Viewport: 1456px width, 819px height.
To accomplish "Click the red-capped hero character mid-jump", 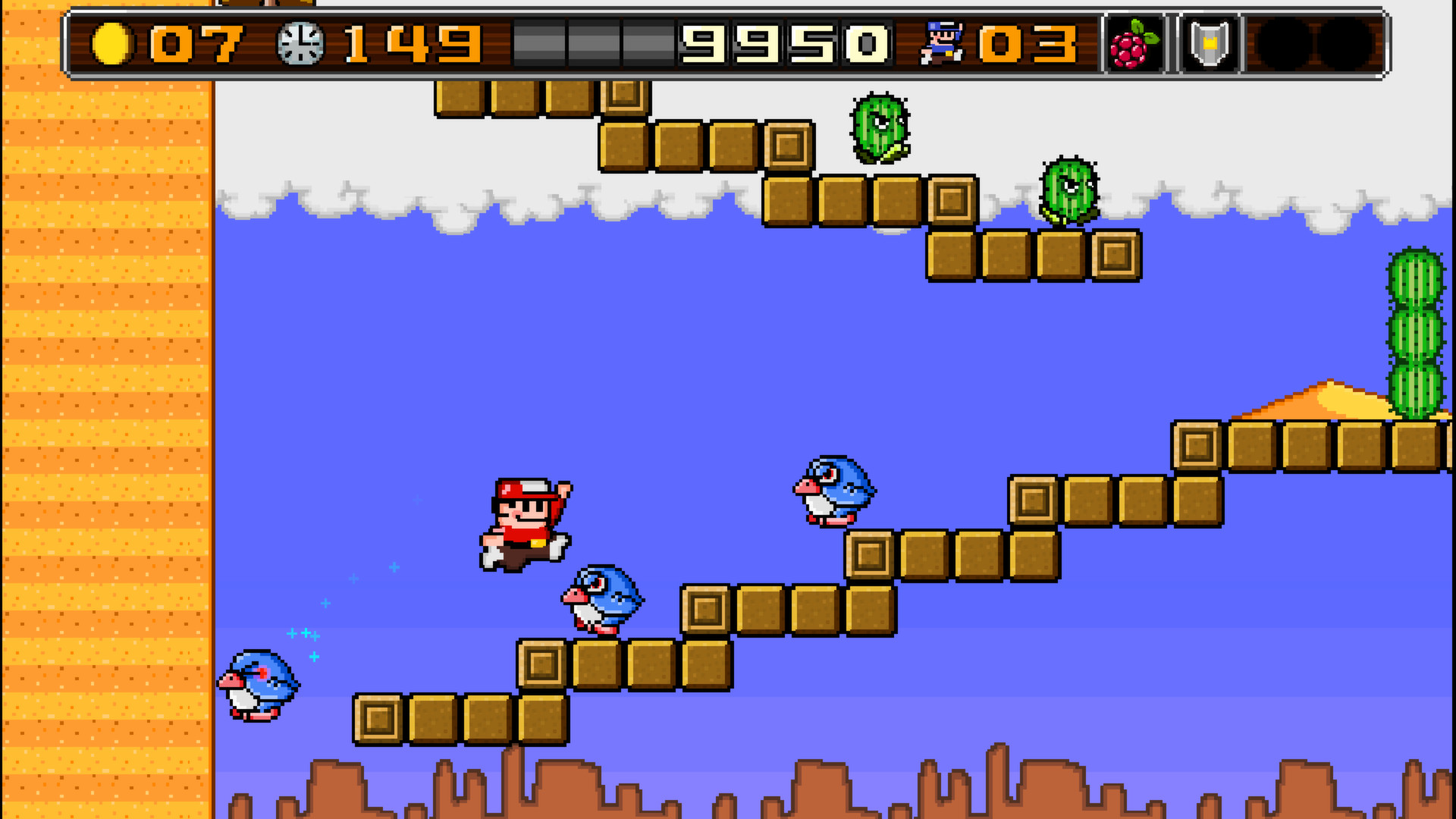I will (526, 523).
